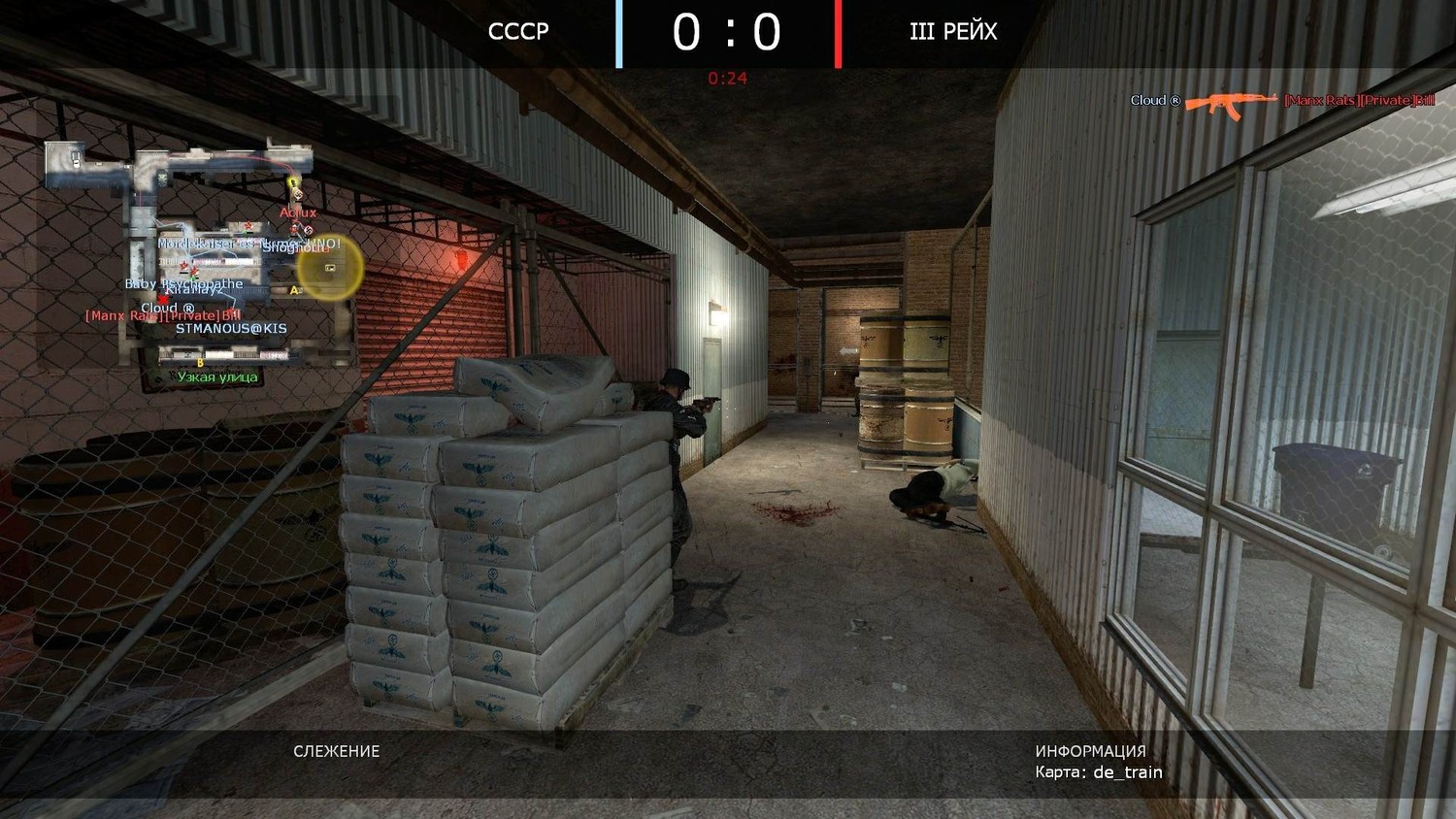Click bombsite B marker on the minimap
Viewport: 1456px width, 819px height.
200,363
